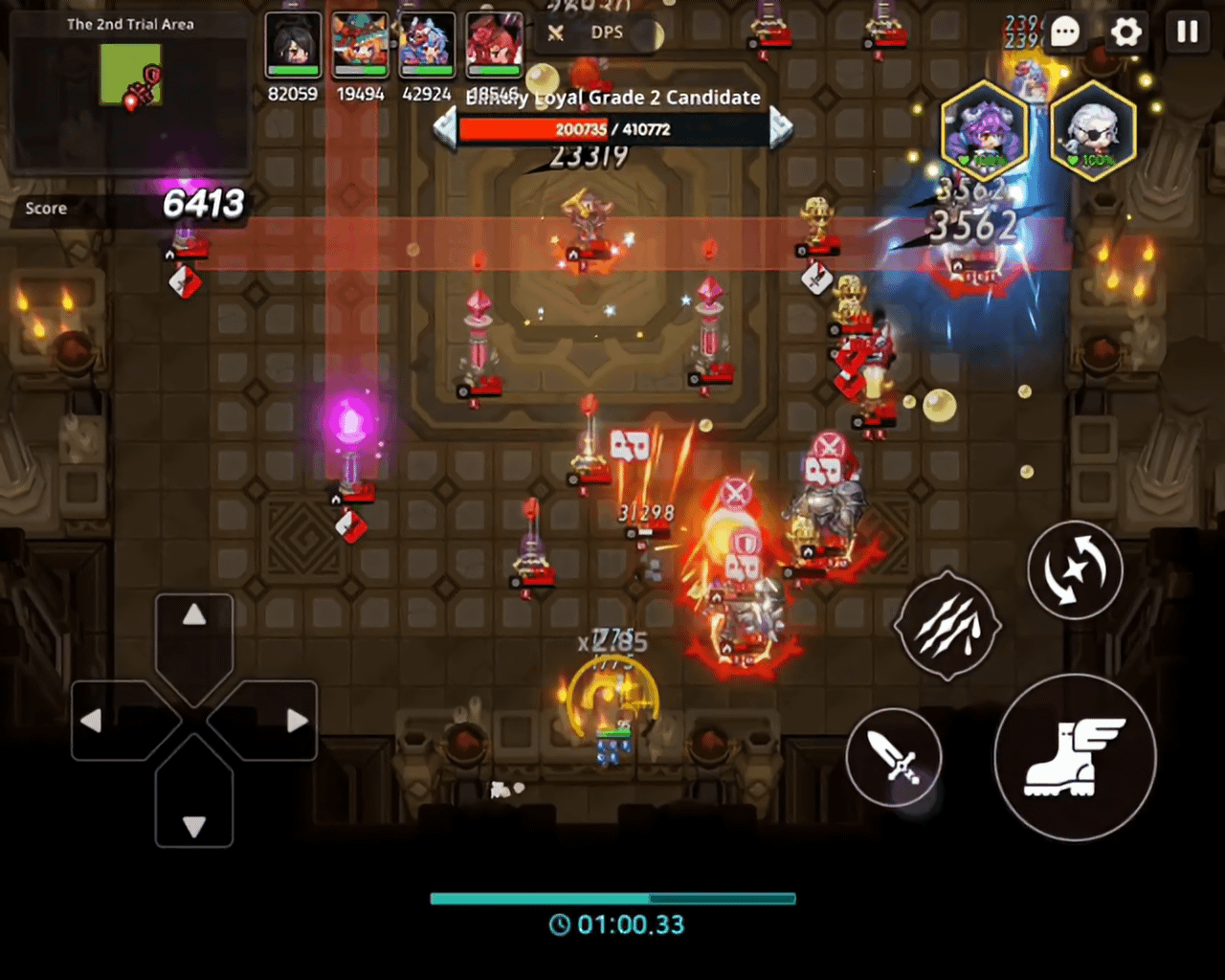This screenshot has width=1225, height=980.
Task: Toggle the DPS meter panel
Action: (591, 33)
